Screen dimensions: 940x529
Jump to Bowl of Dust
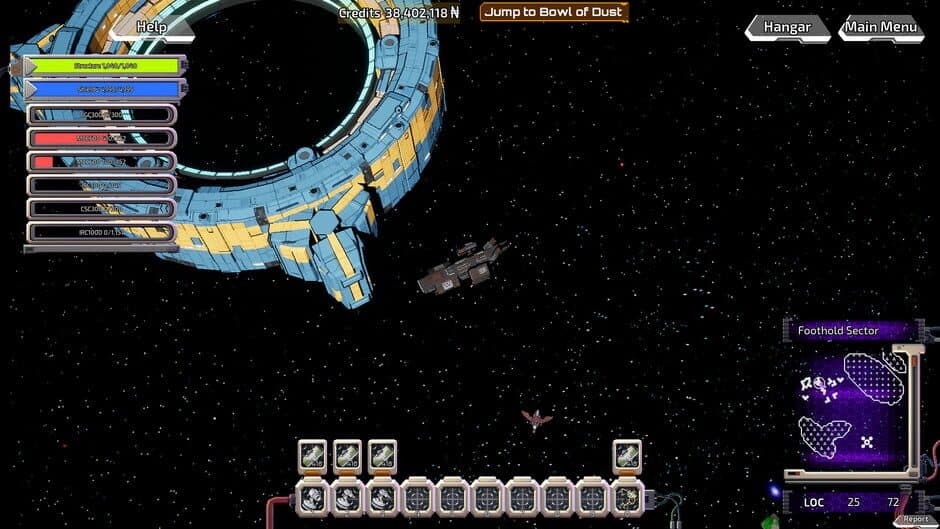coord(554,13)
